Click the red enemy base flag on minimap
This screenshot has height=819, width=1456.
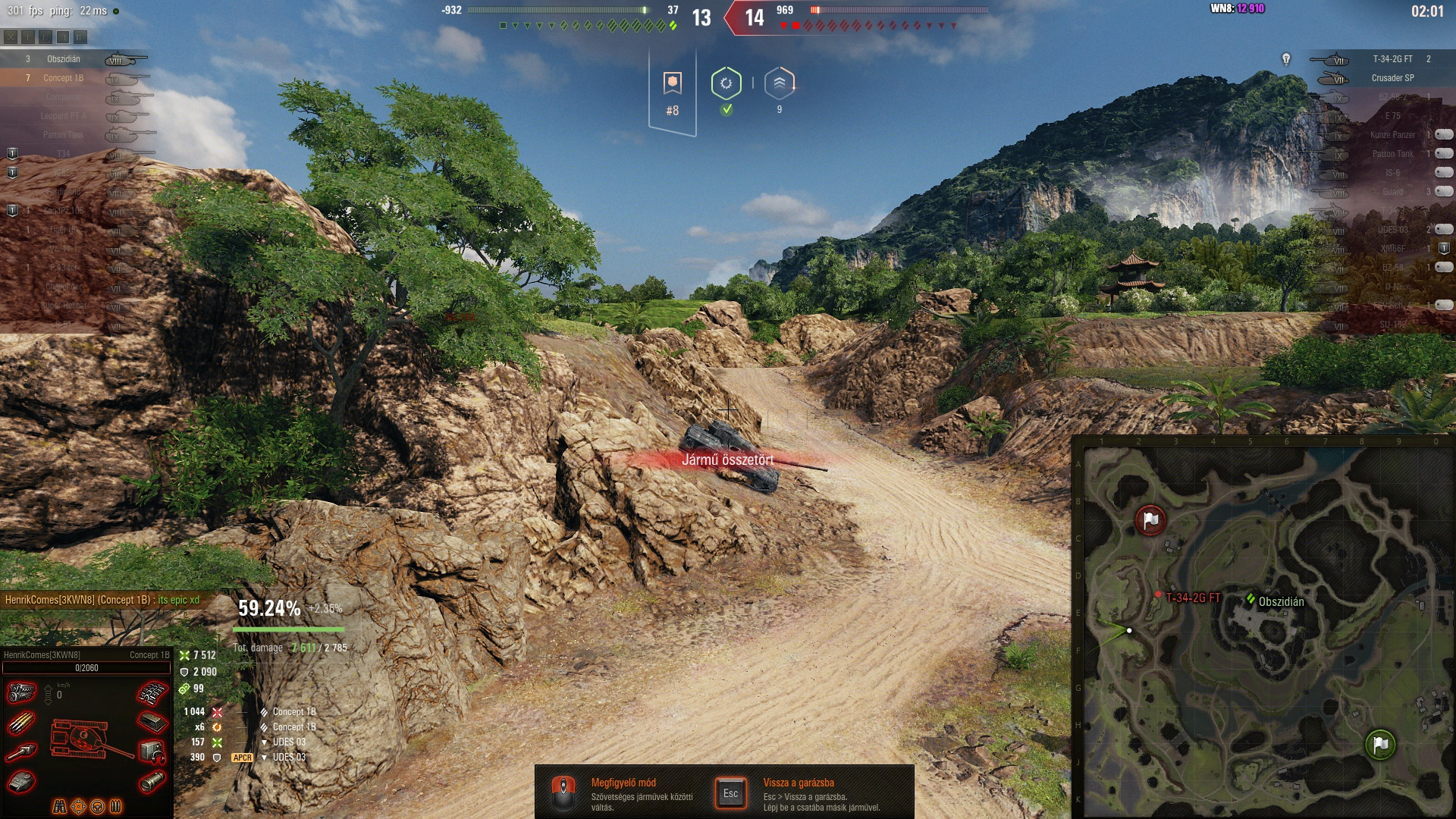point(1150,520)
